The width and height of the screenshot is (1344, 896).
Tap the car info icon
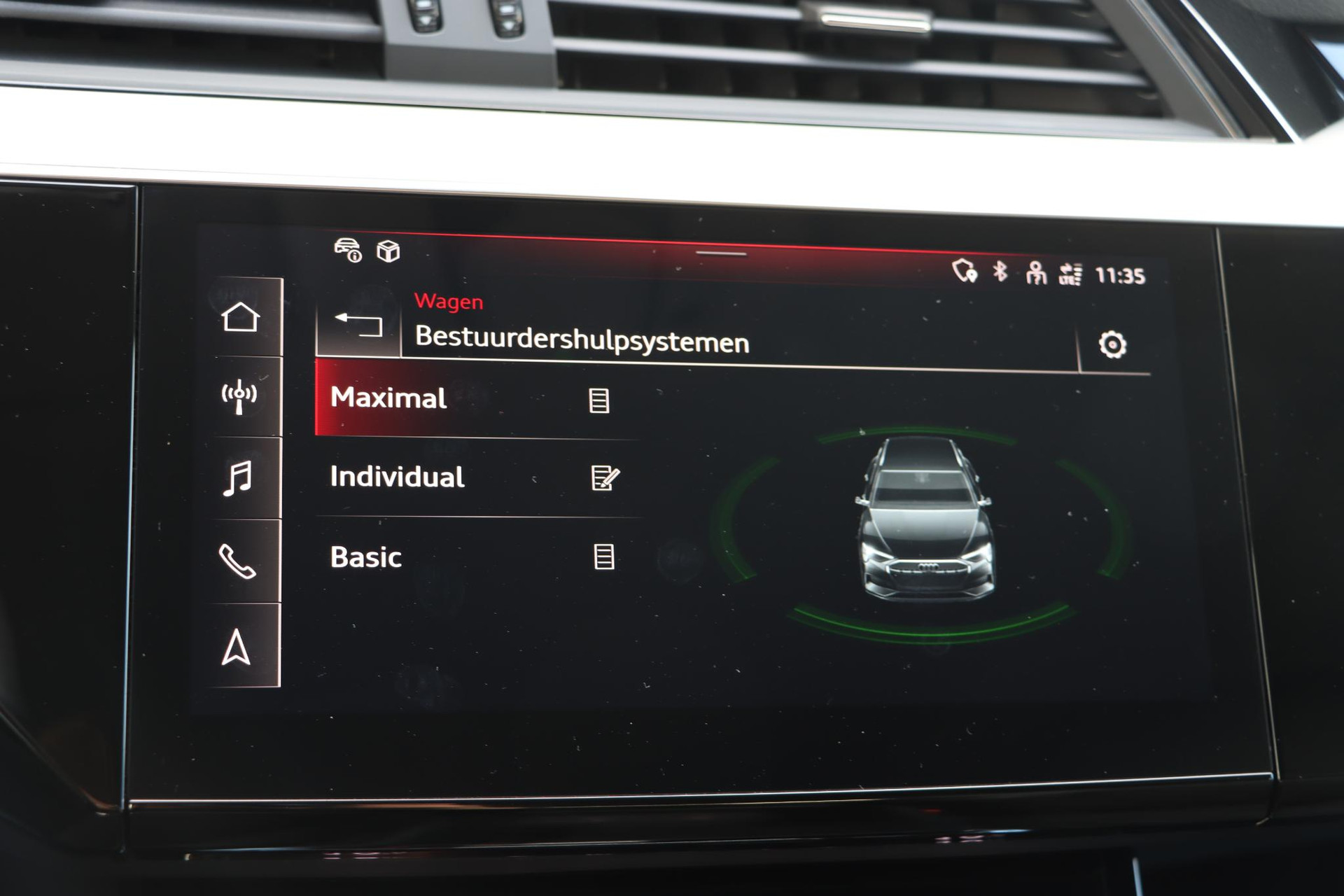click(x=348, y=250)
